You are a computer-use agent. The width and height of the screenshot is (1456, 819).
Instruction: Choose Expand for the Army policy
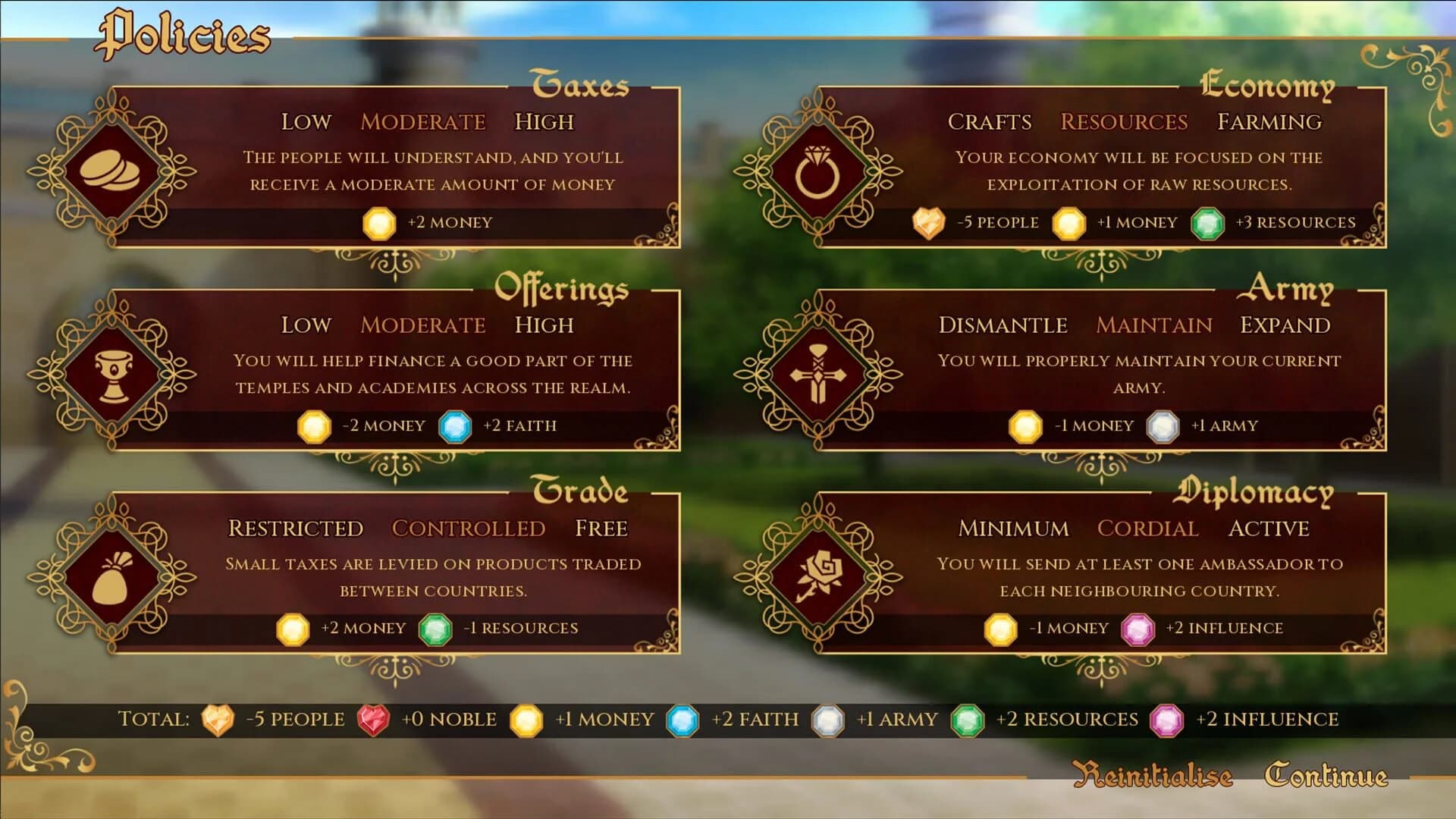click(x=1286, y=325)
